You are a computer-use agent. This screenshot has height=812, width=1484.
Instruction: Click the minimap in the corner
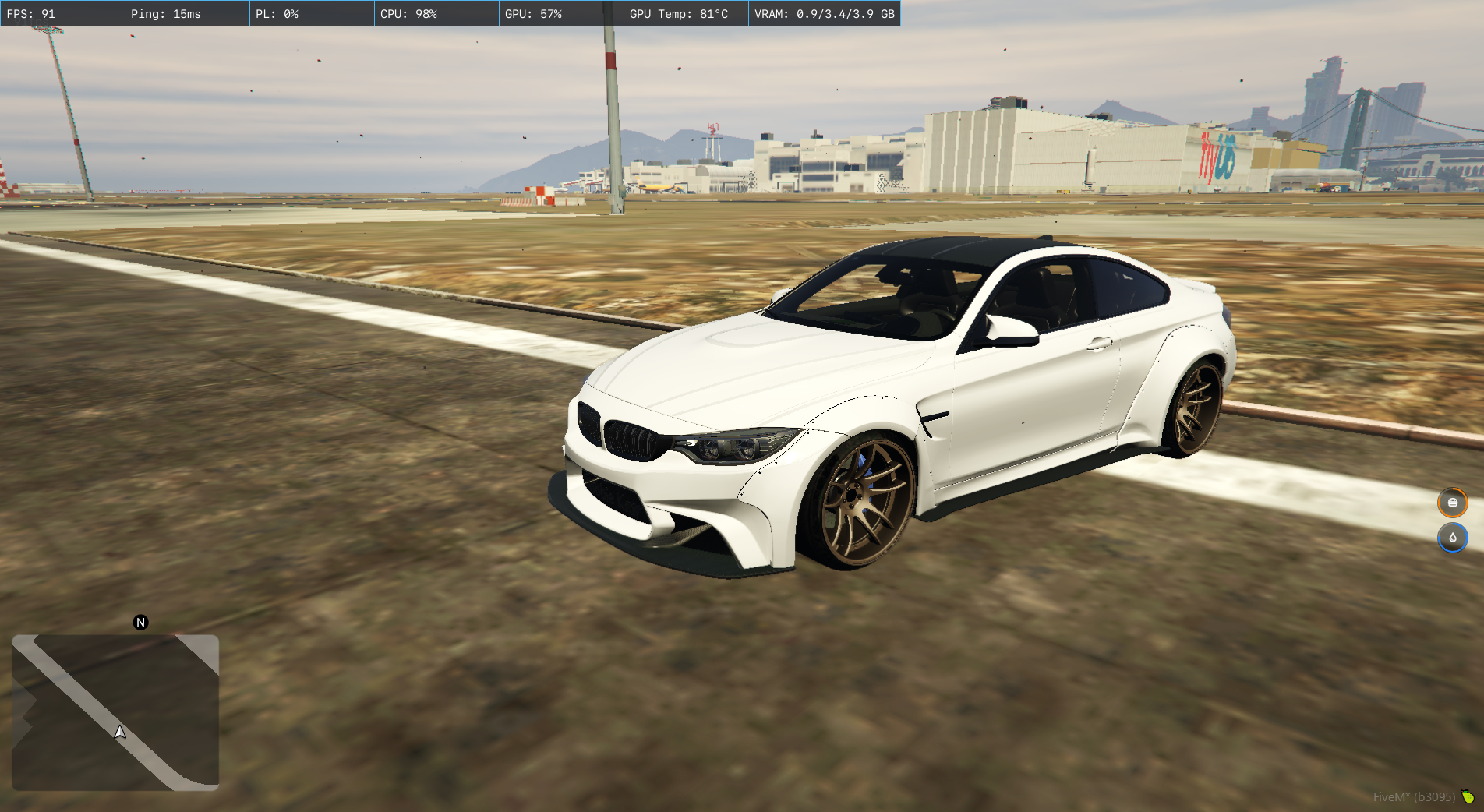pos(115,712)
